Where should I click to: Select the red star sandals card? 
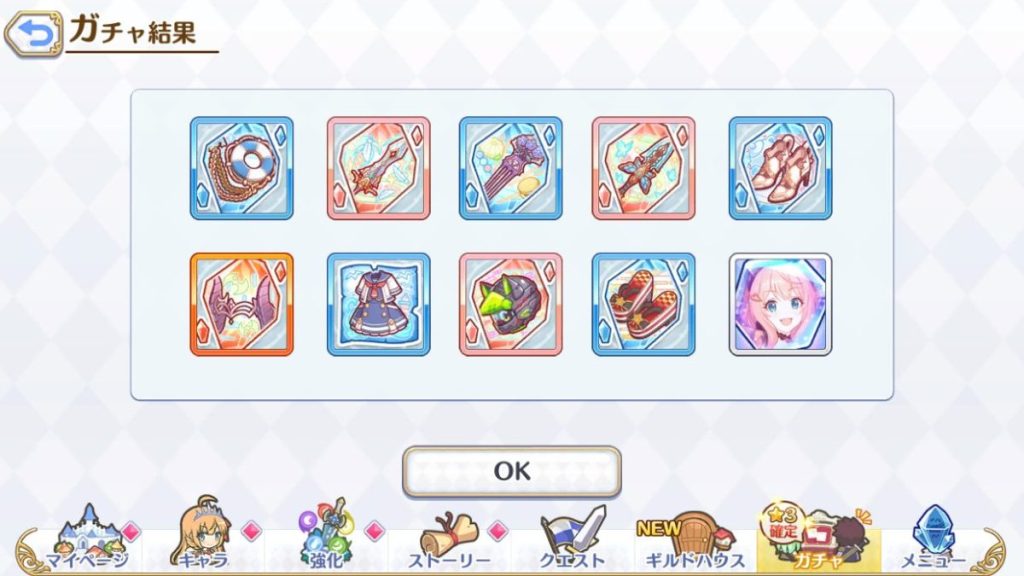point(643,304)
